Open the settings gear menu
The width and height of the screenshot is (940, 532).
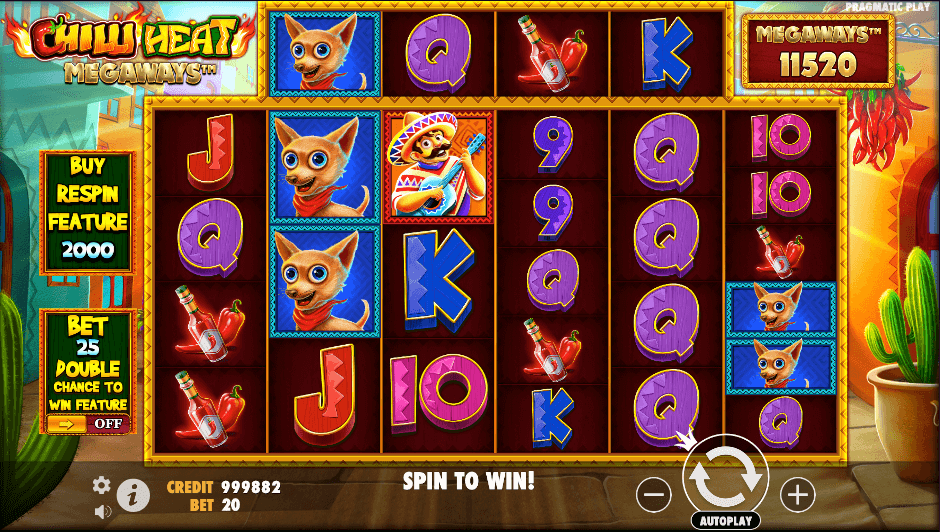(x=101, y=485)
